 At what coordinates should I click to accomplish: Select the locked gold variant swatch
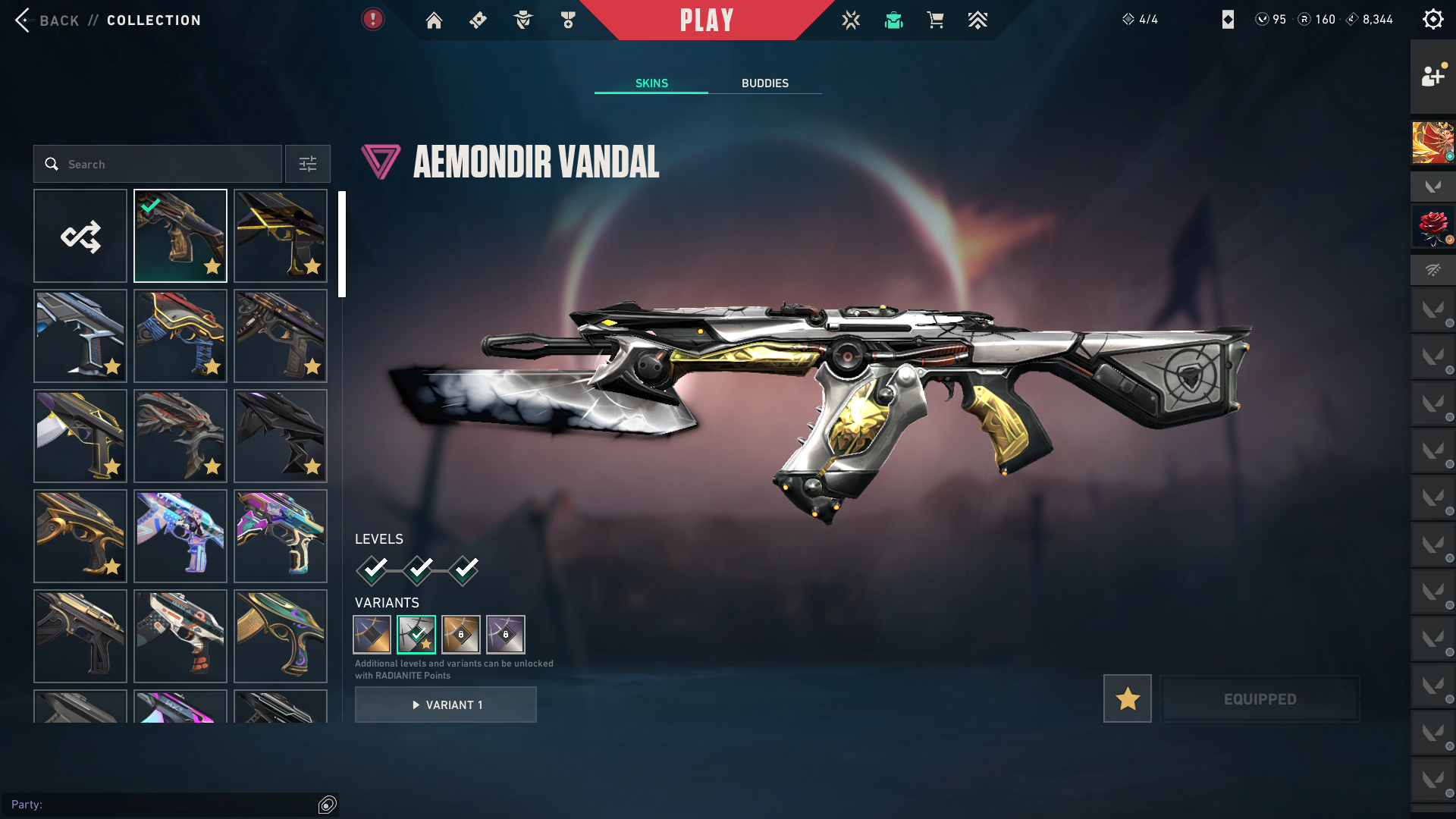[x=461, y=635]
